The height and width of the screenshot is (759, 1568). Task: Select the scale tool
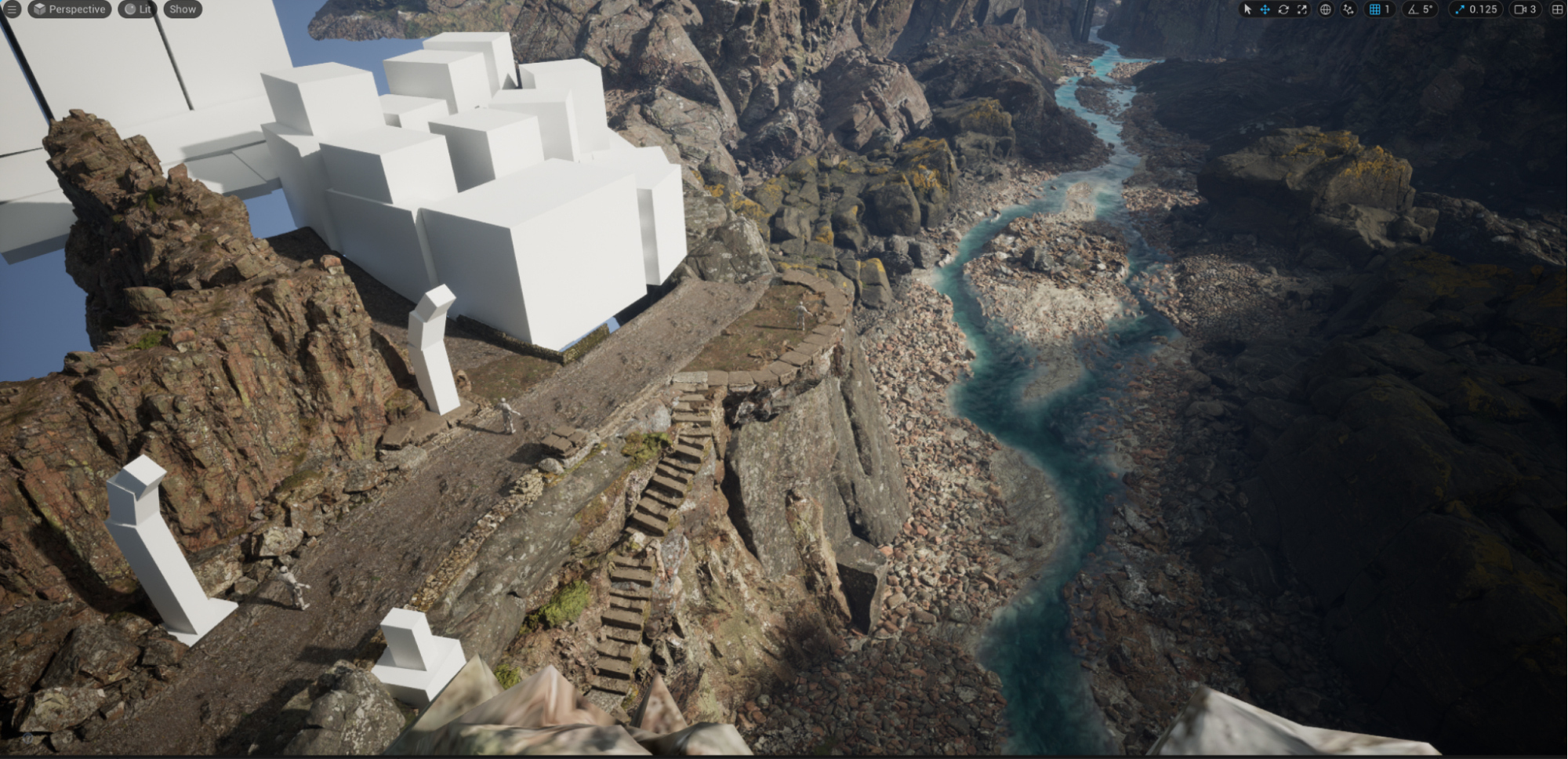pyautogui.click(x=1302, y=9)
